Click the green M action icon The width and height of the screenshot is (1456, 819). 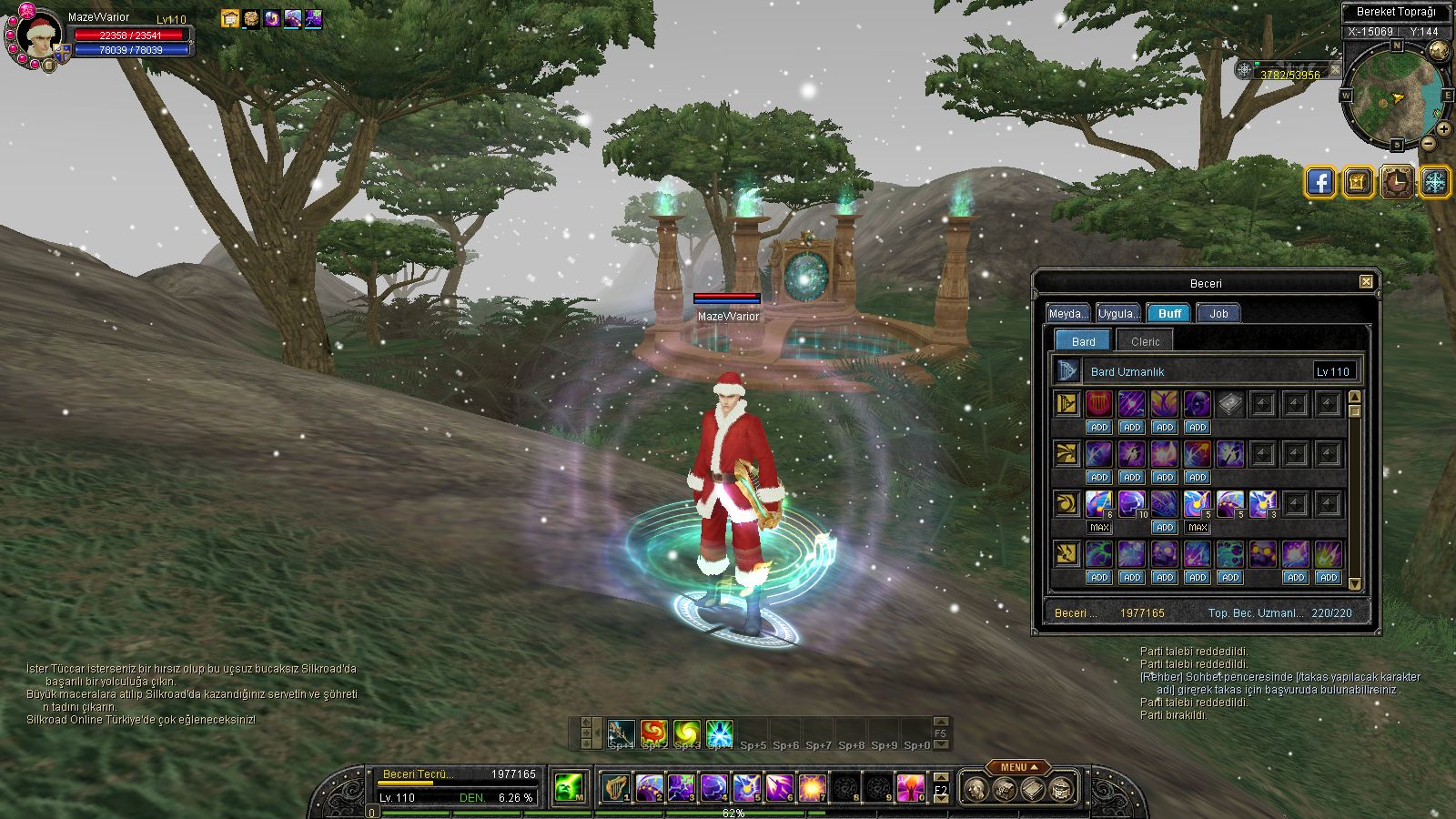[x=570, y=787]
